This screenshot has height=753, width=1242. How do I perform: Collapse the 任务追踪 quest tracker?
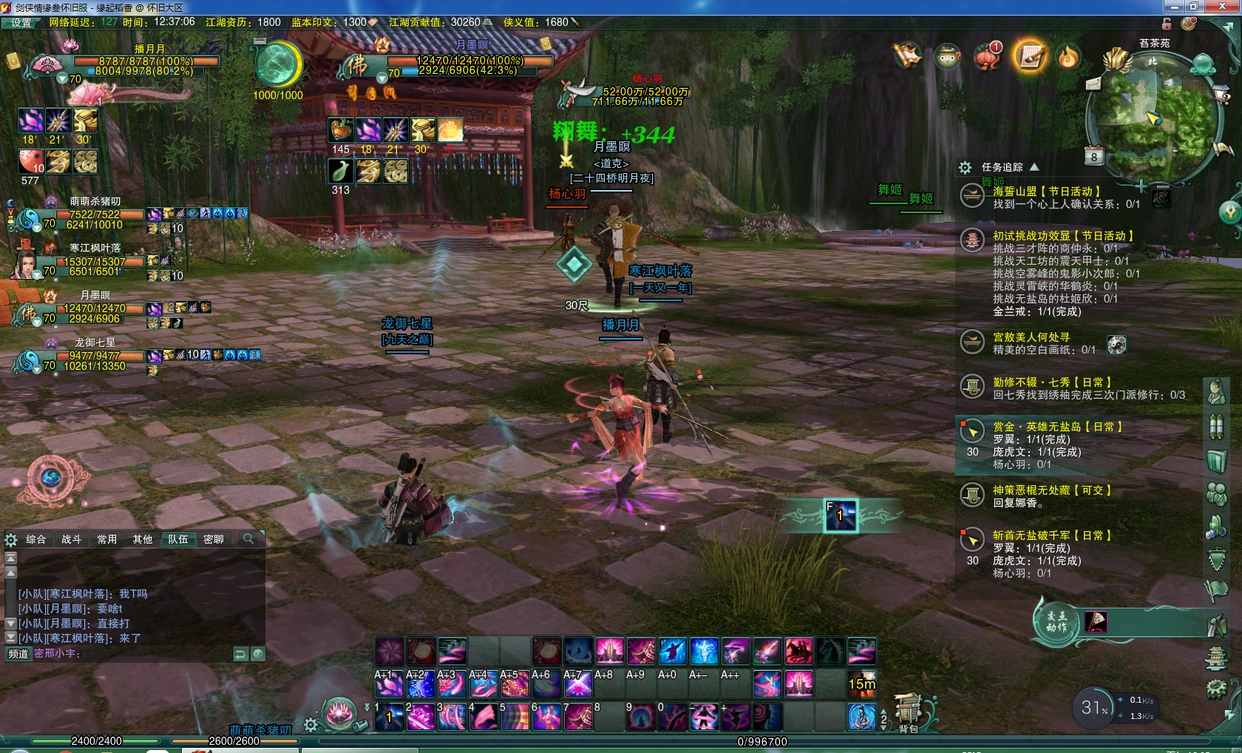click(1034, 168)
